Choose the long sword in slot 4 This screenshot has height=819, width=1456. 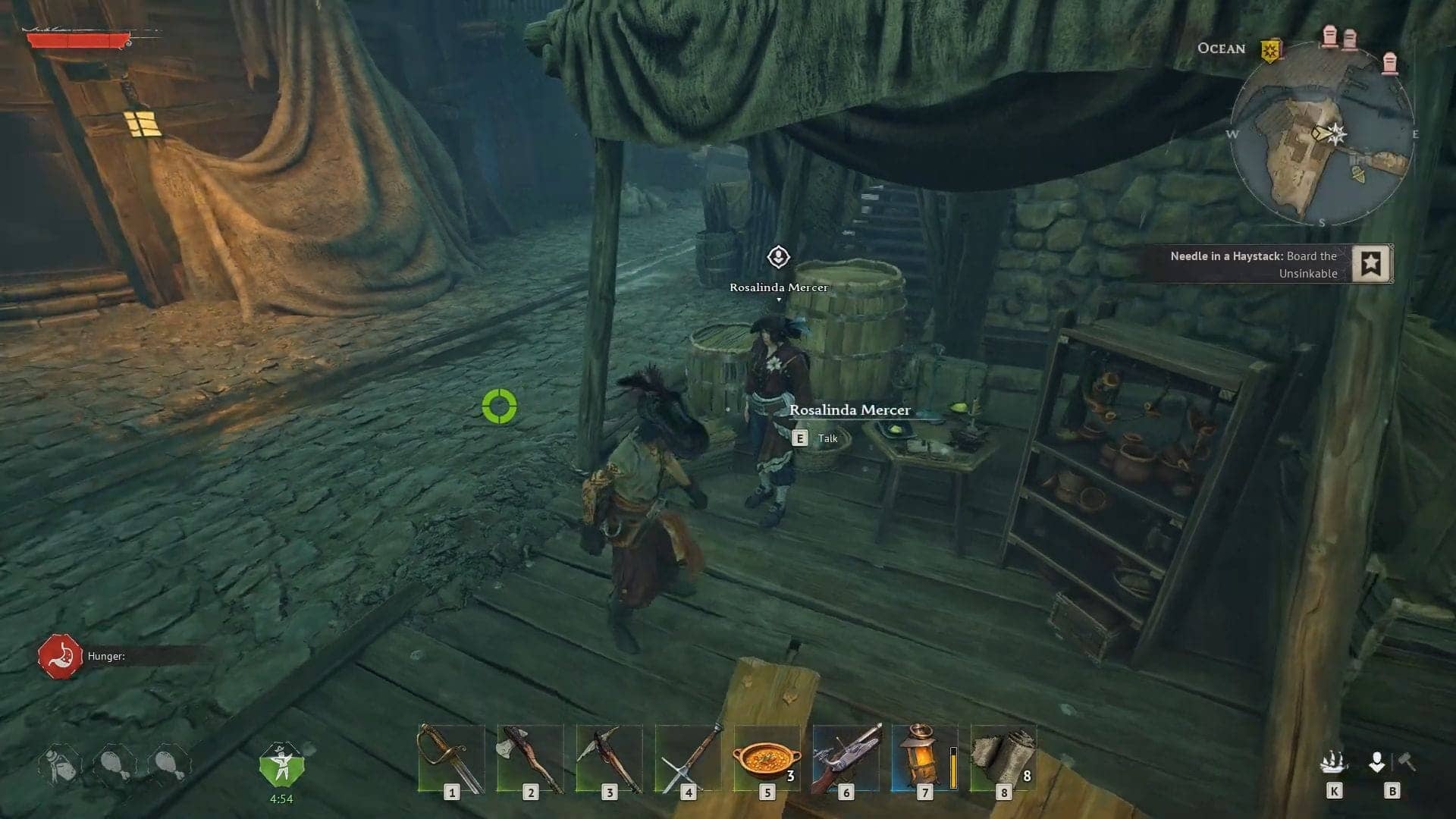[x=688, y=758]
